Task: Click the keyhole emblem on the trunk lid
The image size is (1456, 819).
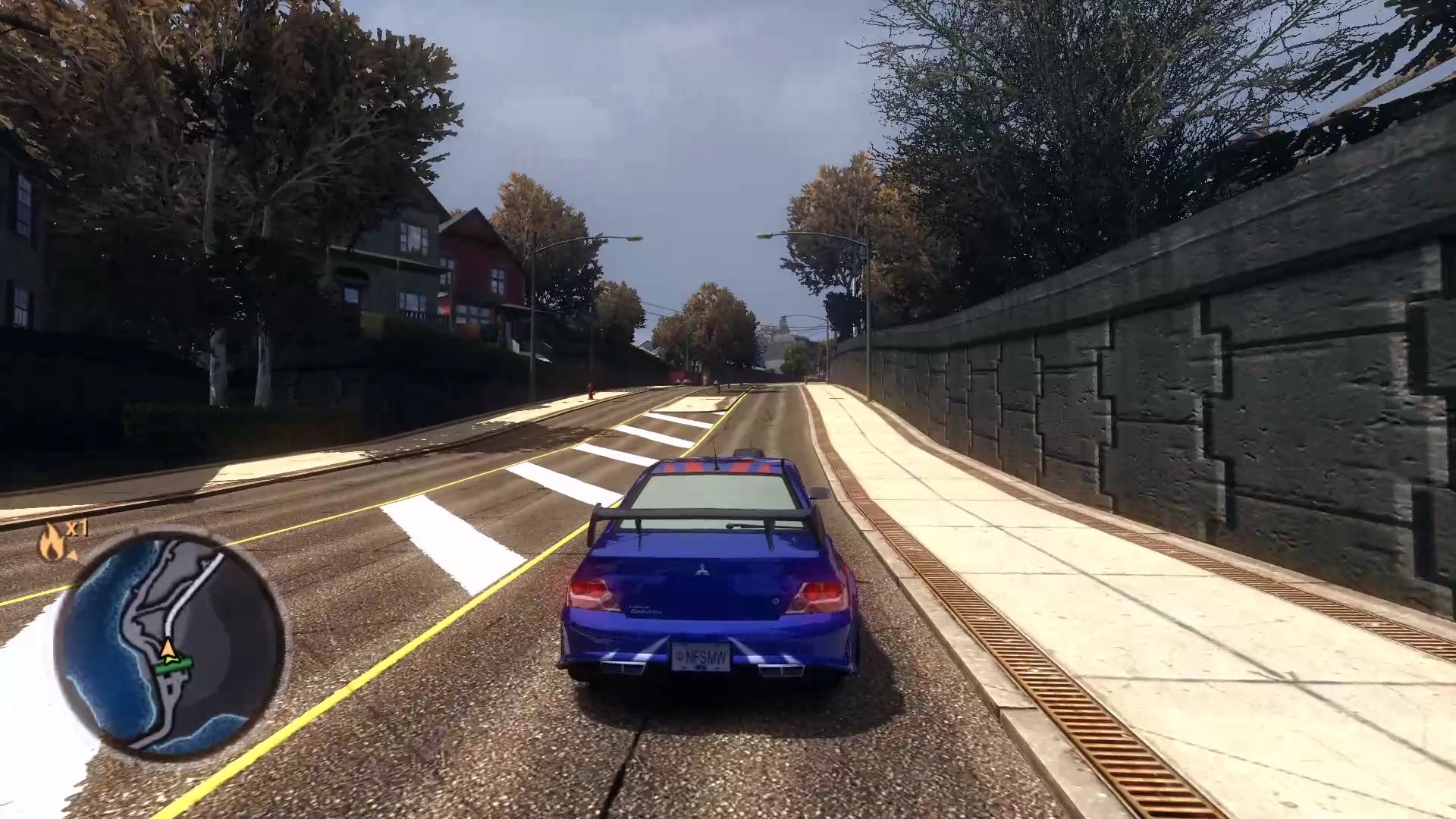Action: (776, 601)
